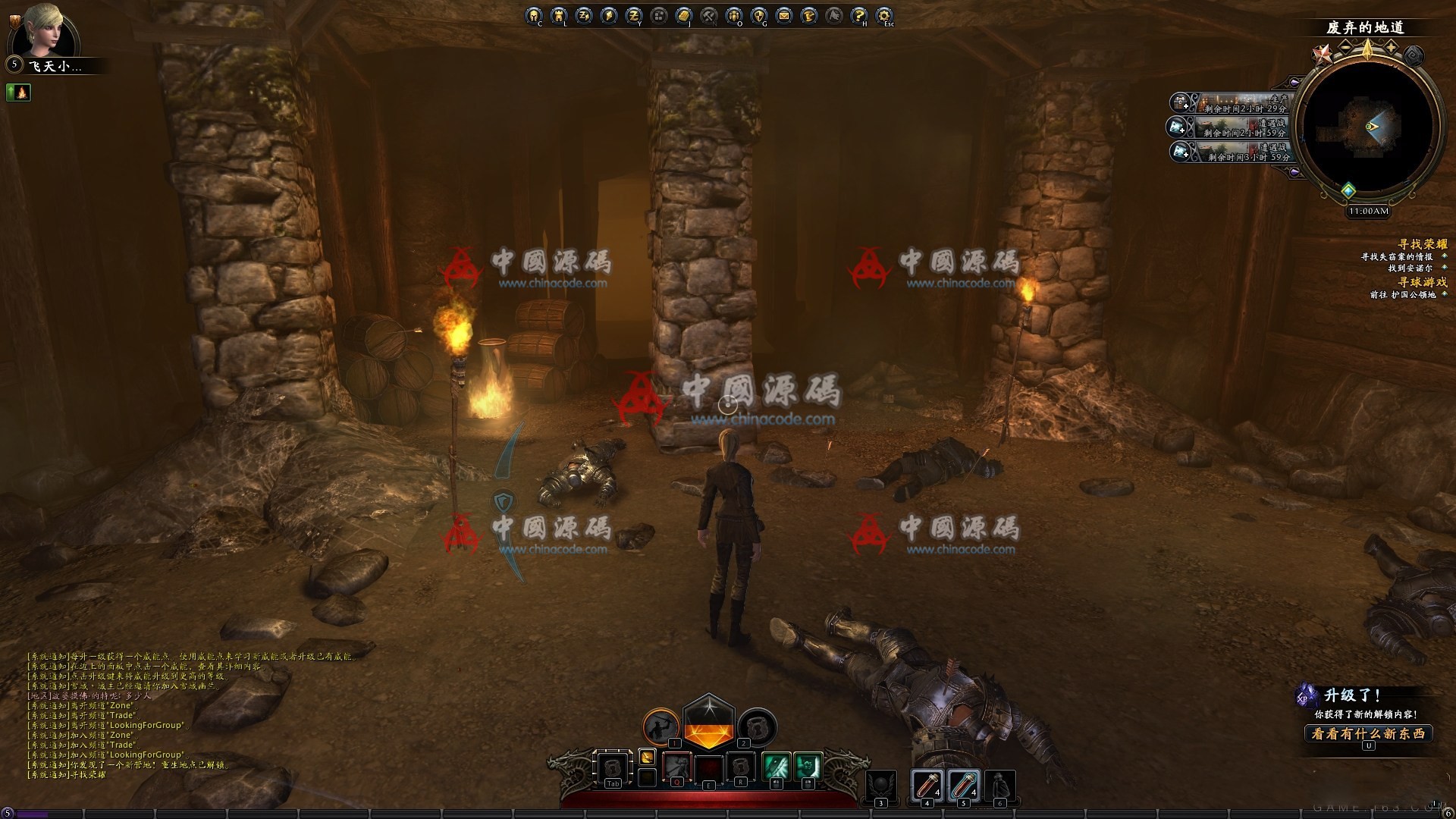Activate the teal blade left-mouse ability
Image resolution: width=1456 pixels, height=819 pixels.
pos(776,767)
